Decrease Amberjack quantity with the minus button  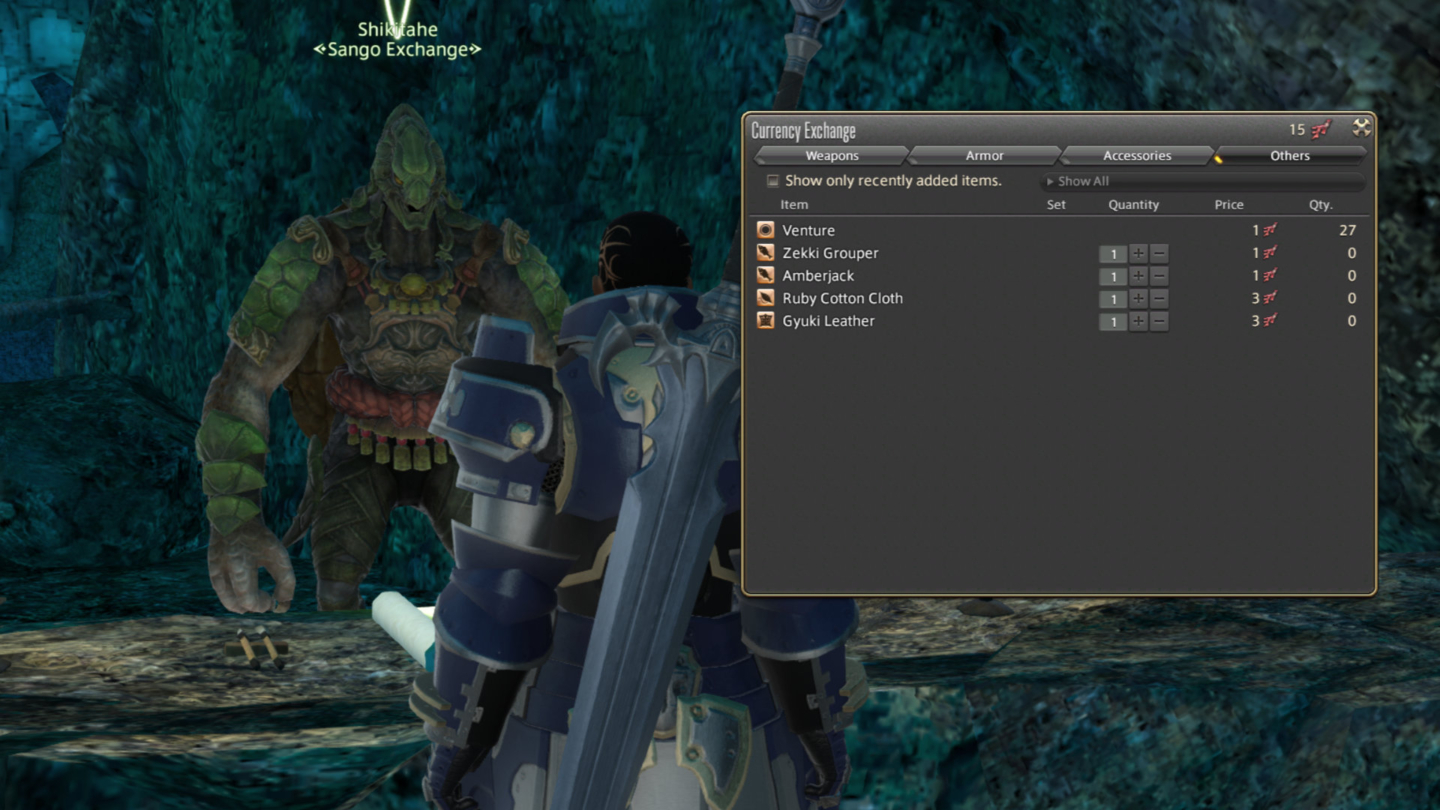point(1159,277)
